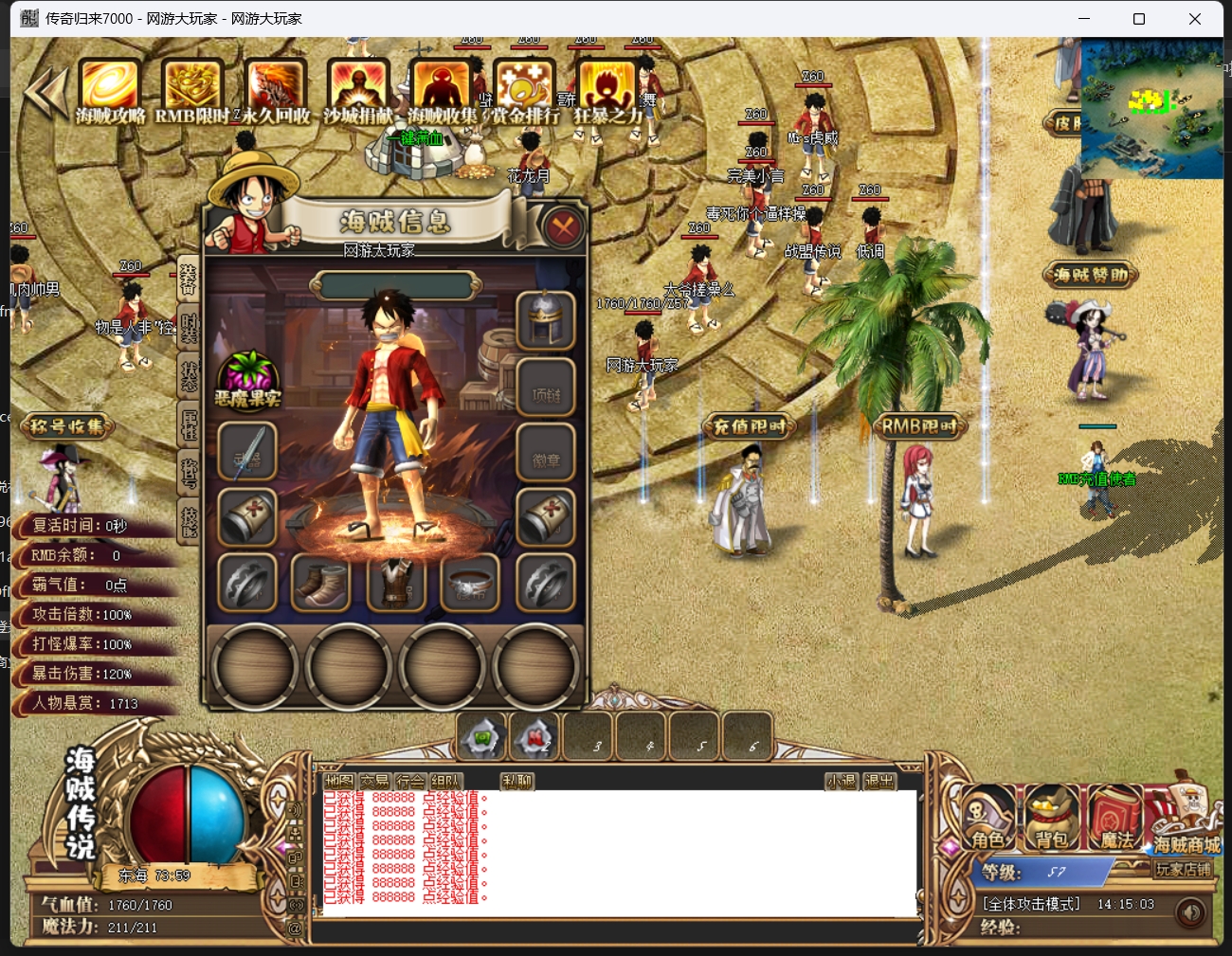This screenshot has height=956, width=1232.
Task: Close the 海贼信息 character panel
Action: [x=563, y=226]
